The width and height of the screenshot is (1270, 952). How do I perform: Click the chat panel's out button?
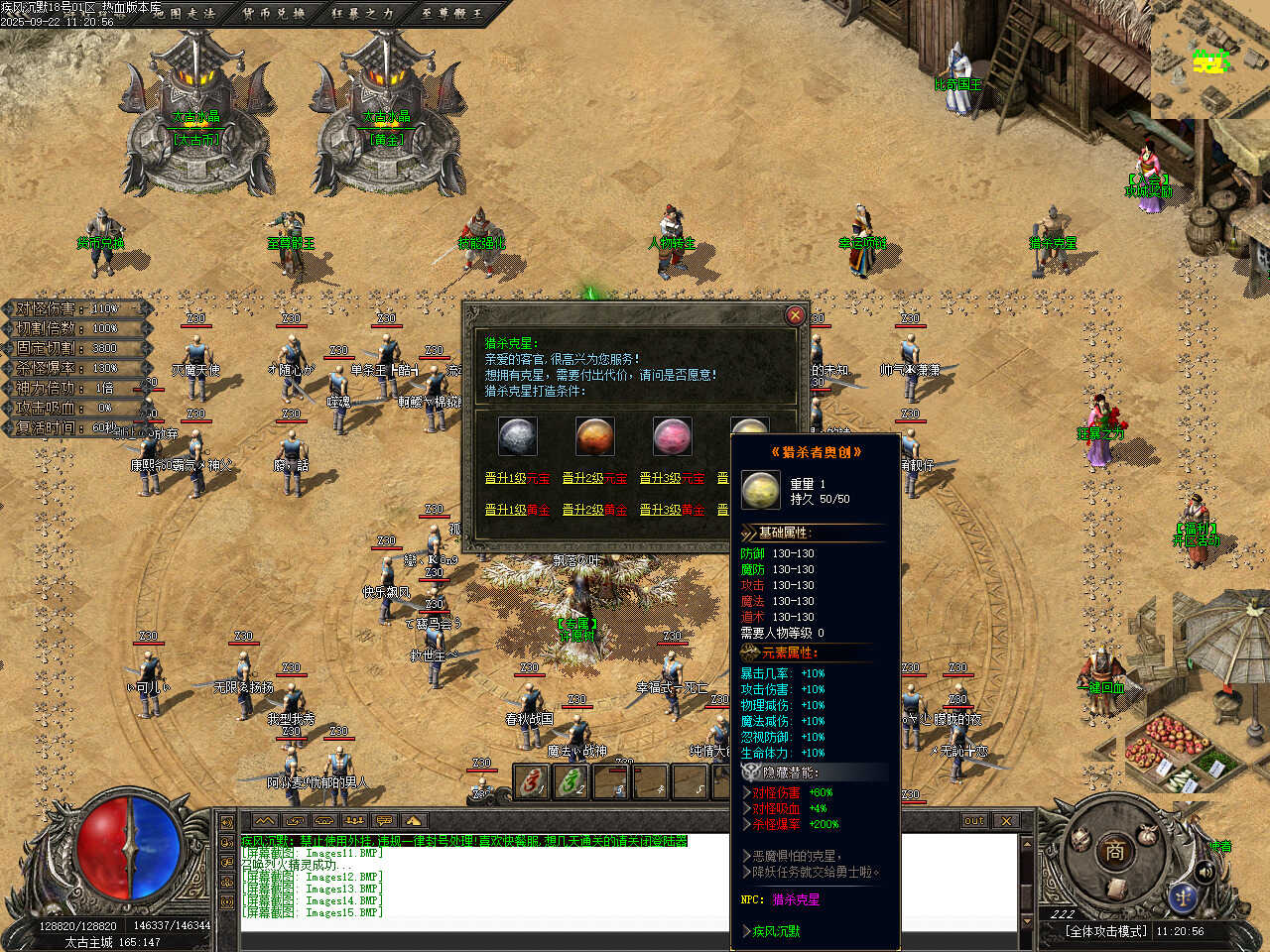[x=974, y=820]
